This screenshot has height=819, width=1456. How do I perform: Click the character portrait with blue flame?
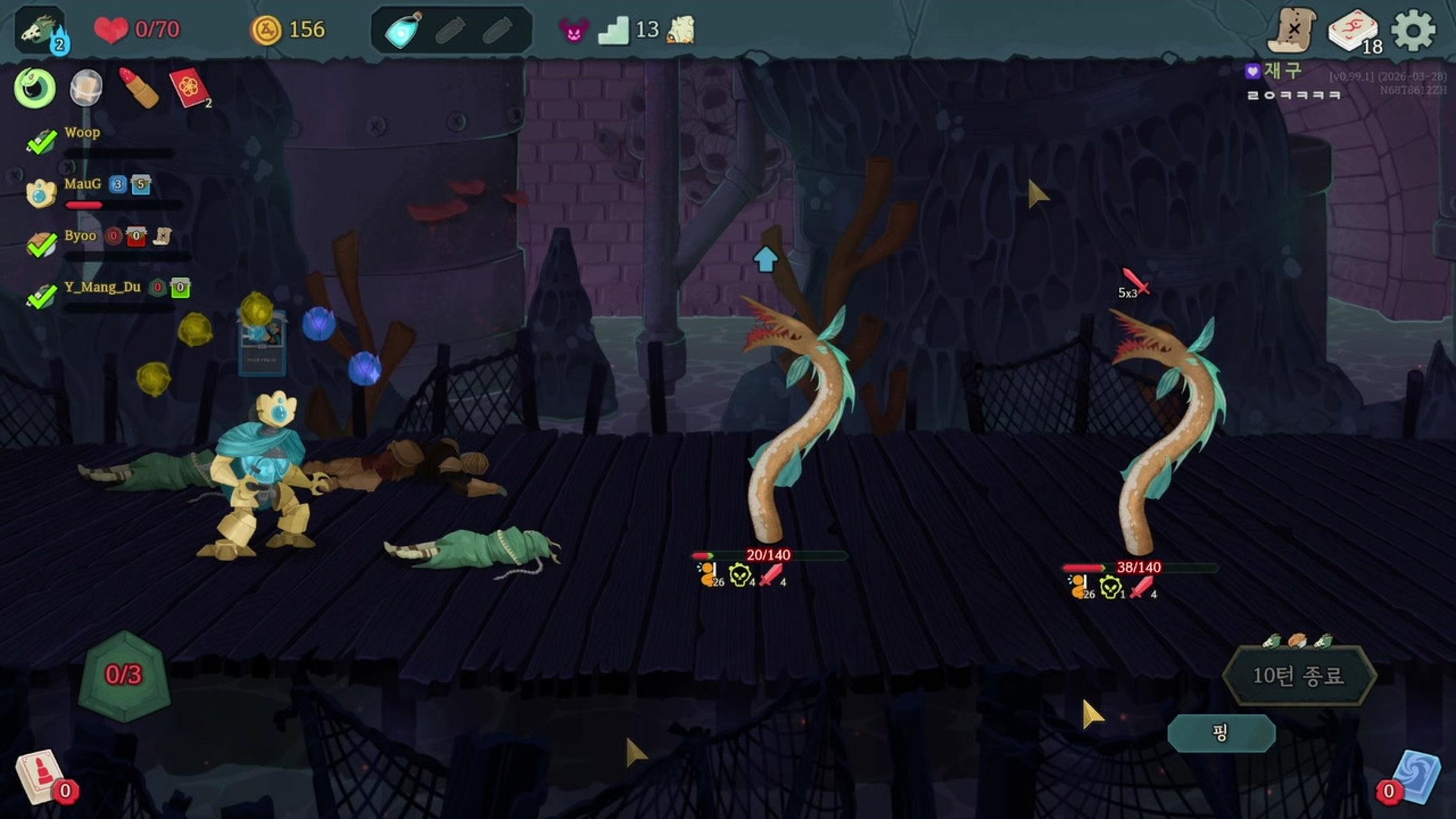click(41, 30)
